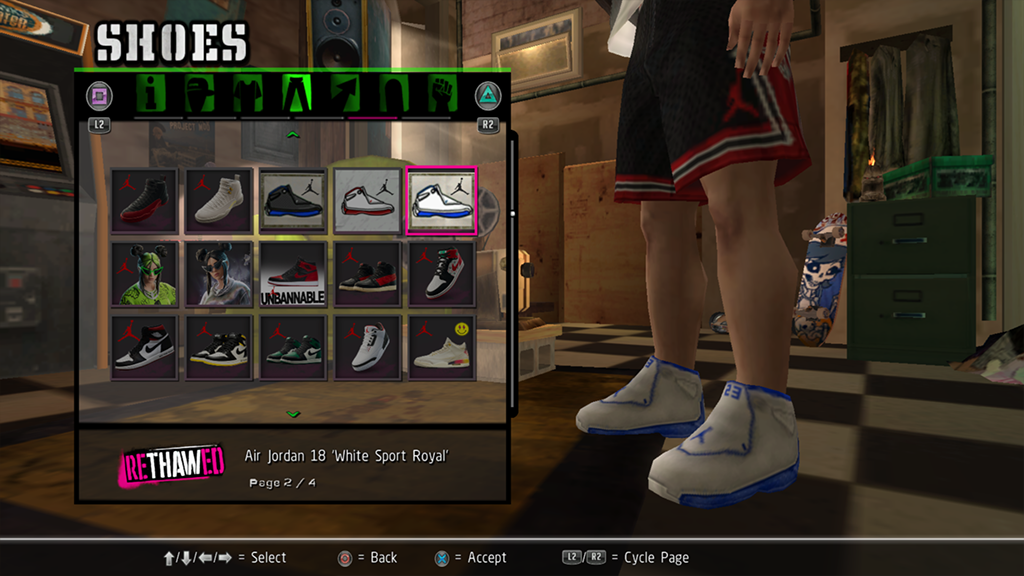Screen dimensions: 1024x576
Task: Click the green down arrow below the grid
Action: pos(293,413)
